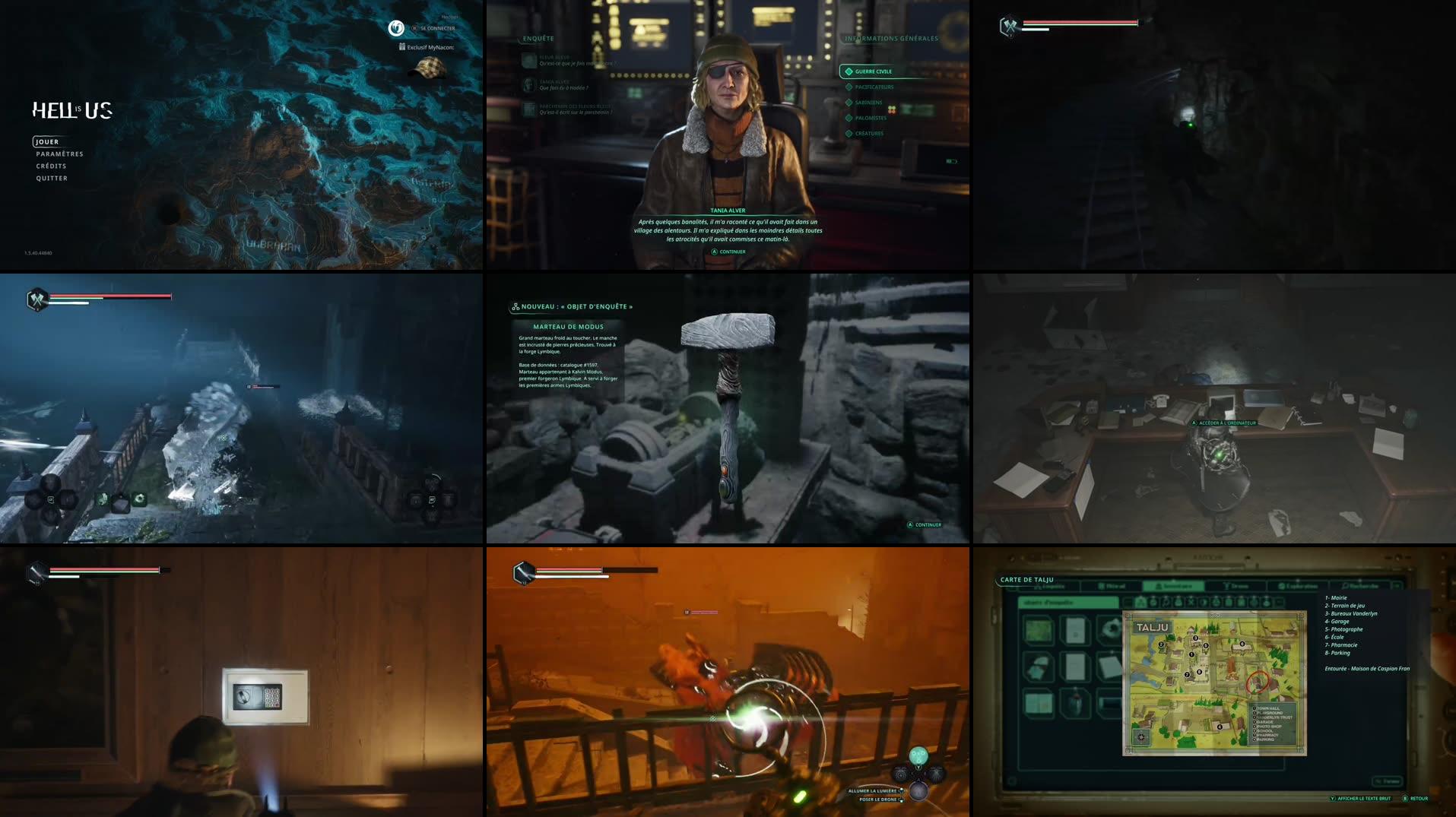Open Paramètres from the main menu
The height and width of the screenshot is (817, 1456).
pos(59,154)
